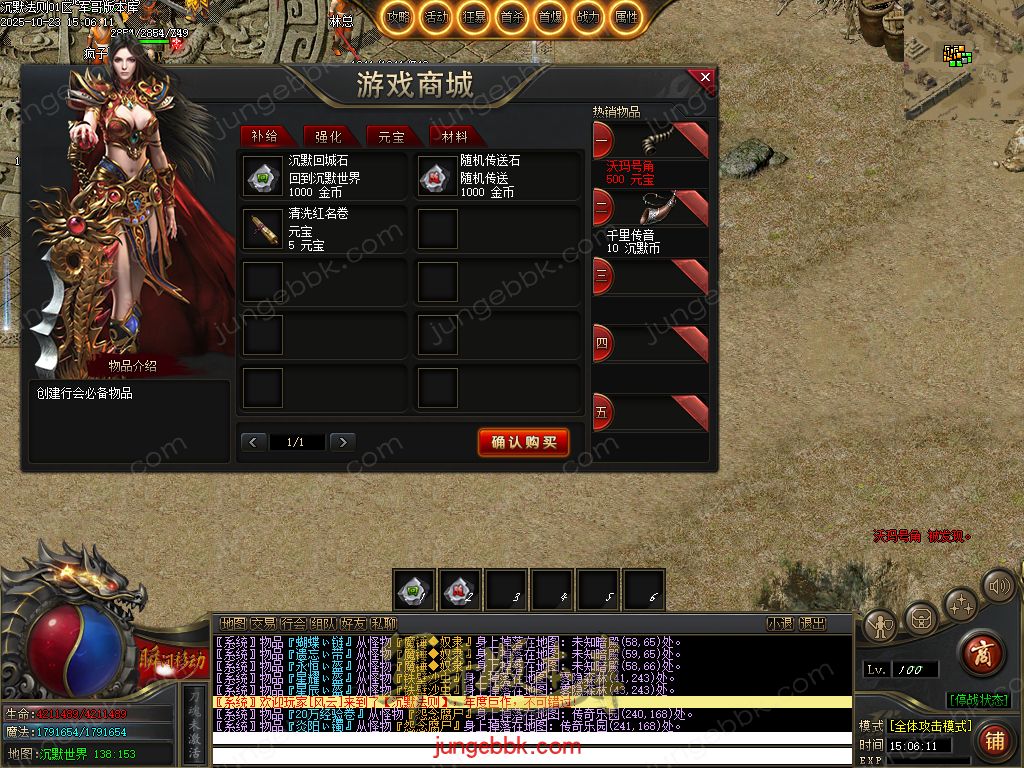Switch to the 补给 supplies tab

265,137
